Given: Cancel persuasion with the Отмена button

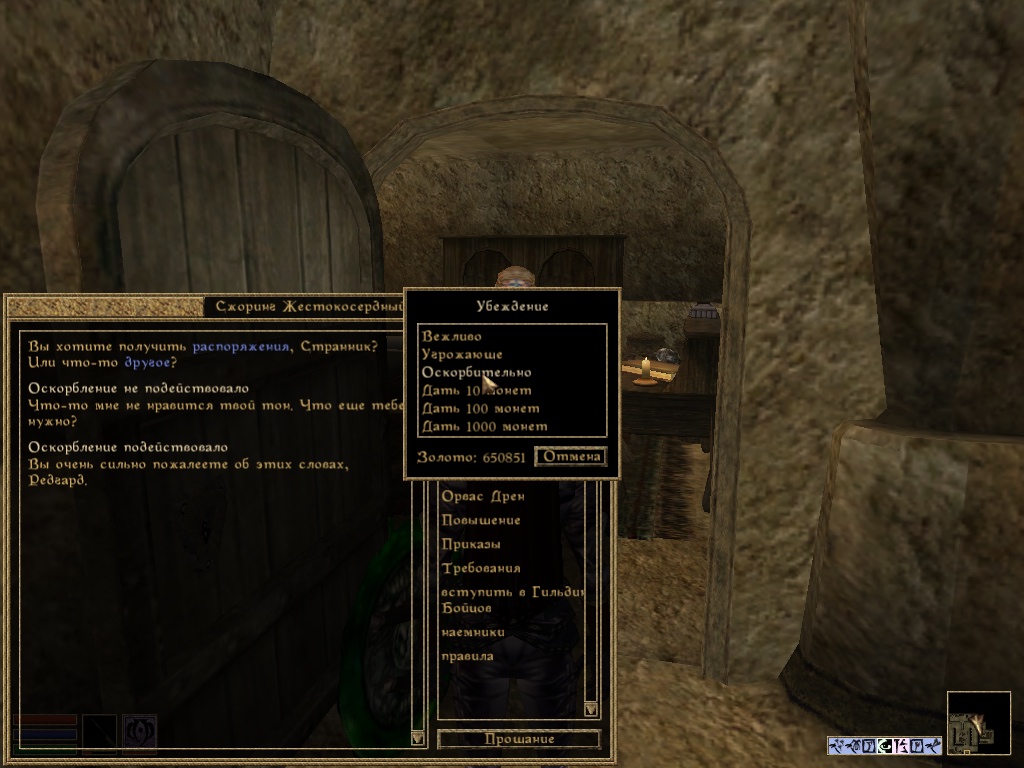Looking at the screenshot, I should [571, 457].
